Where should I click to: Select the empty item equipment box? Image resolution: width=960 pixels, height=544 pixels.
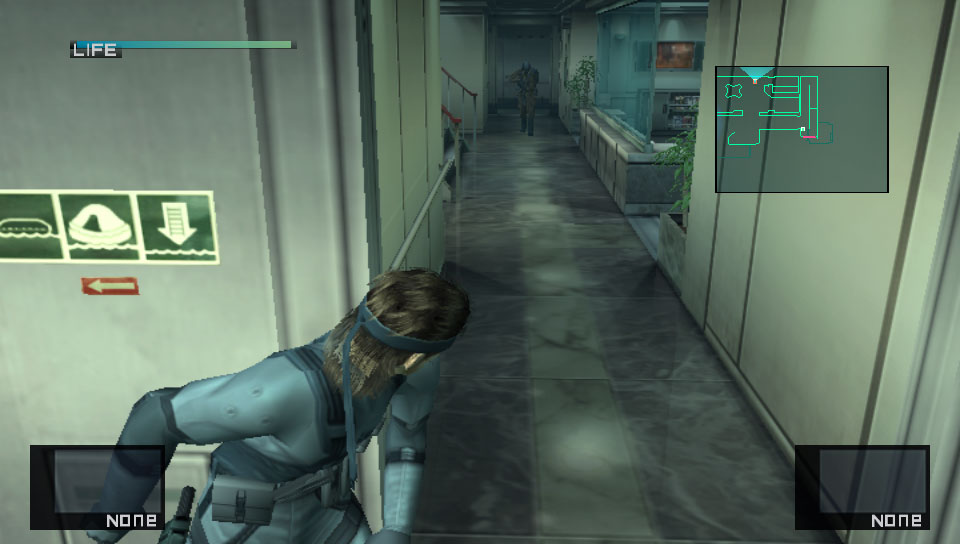coord(97,487)
